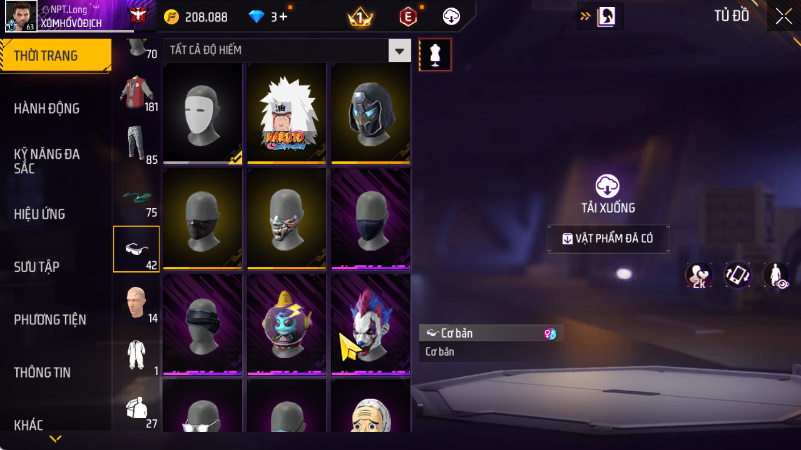Image resolution: width=801 pixels, height=450 pixels.
Task: Switch to the THỜI TRANG tab
Action: click(50, 56)
